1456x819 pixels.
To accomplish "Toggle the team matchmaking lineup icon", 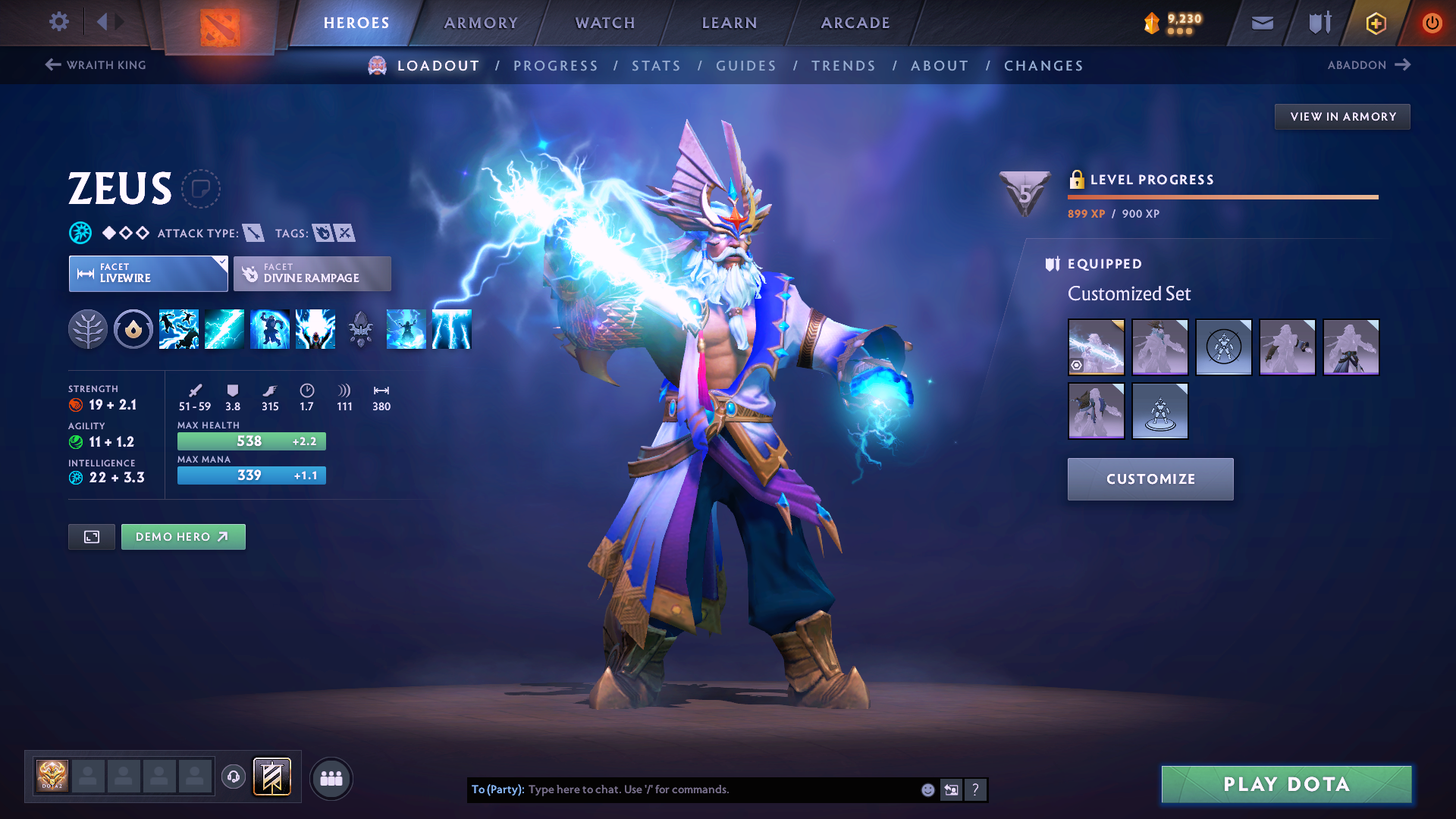I will pos(331,778).
